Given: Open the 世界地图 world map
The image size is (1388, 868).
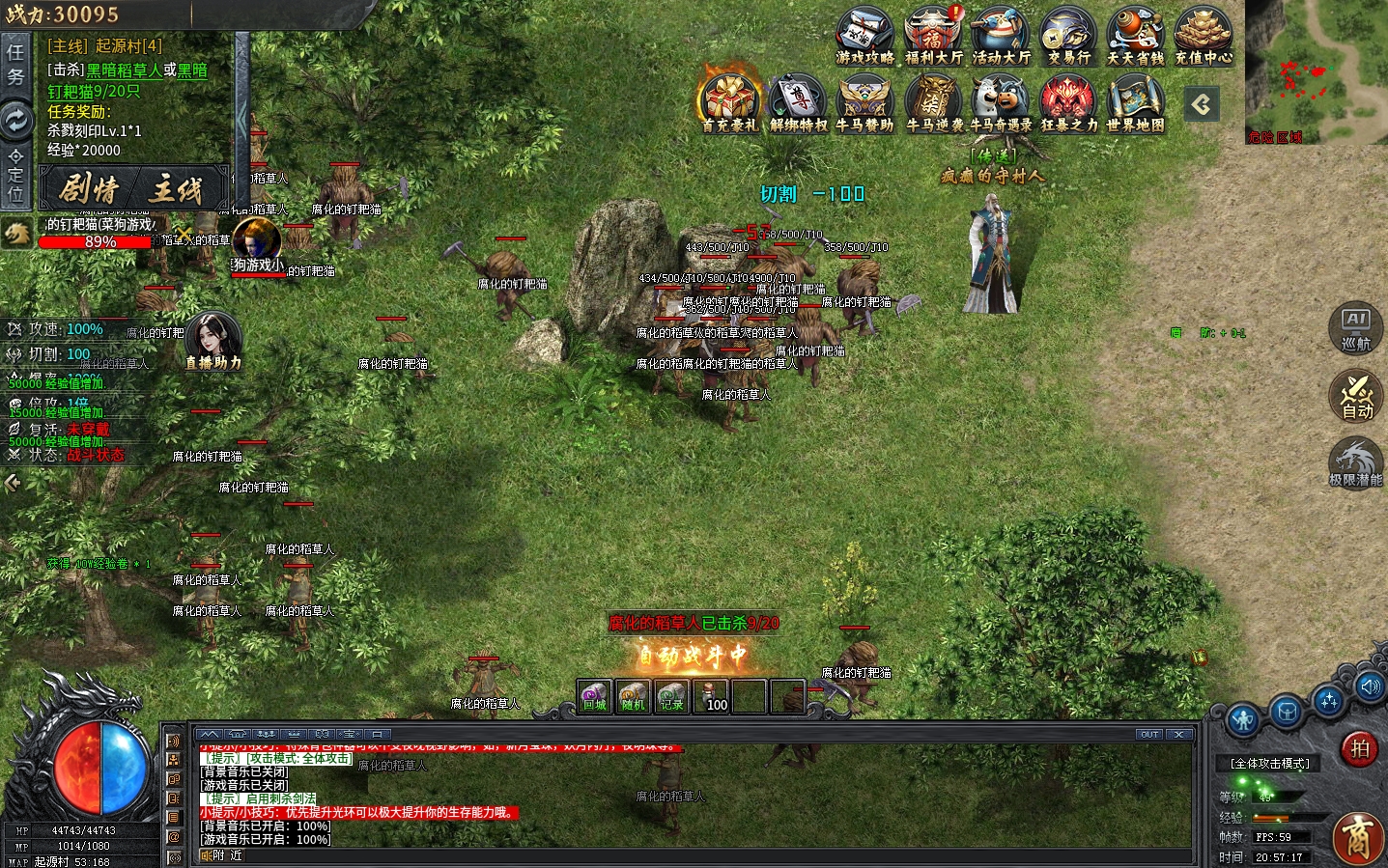Looking at the screenshot, I should point(1135,102).
